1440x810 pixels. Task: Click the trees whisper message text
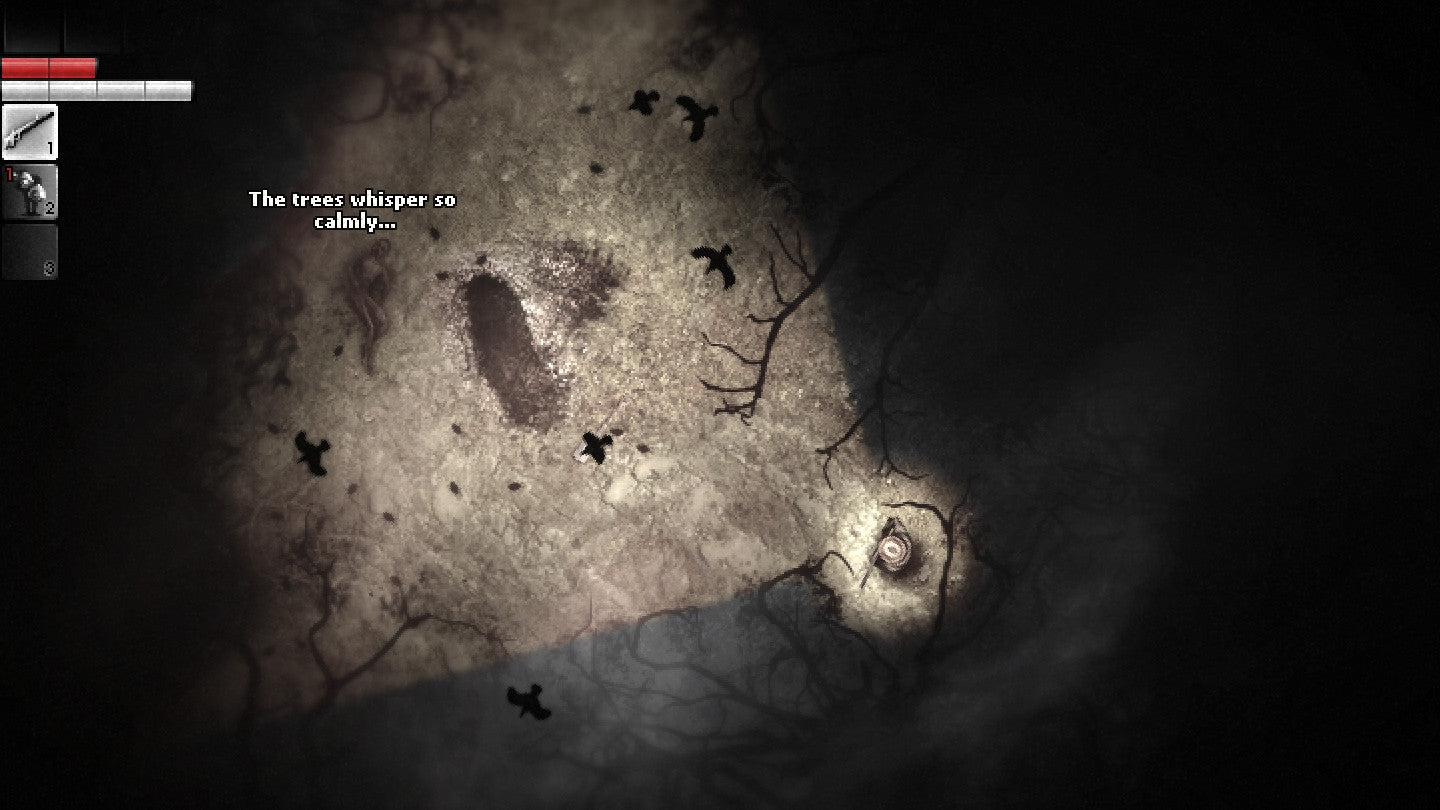tap(352, 208)
